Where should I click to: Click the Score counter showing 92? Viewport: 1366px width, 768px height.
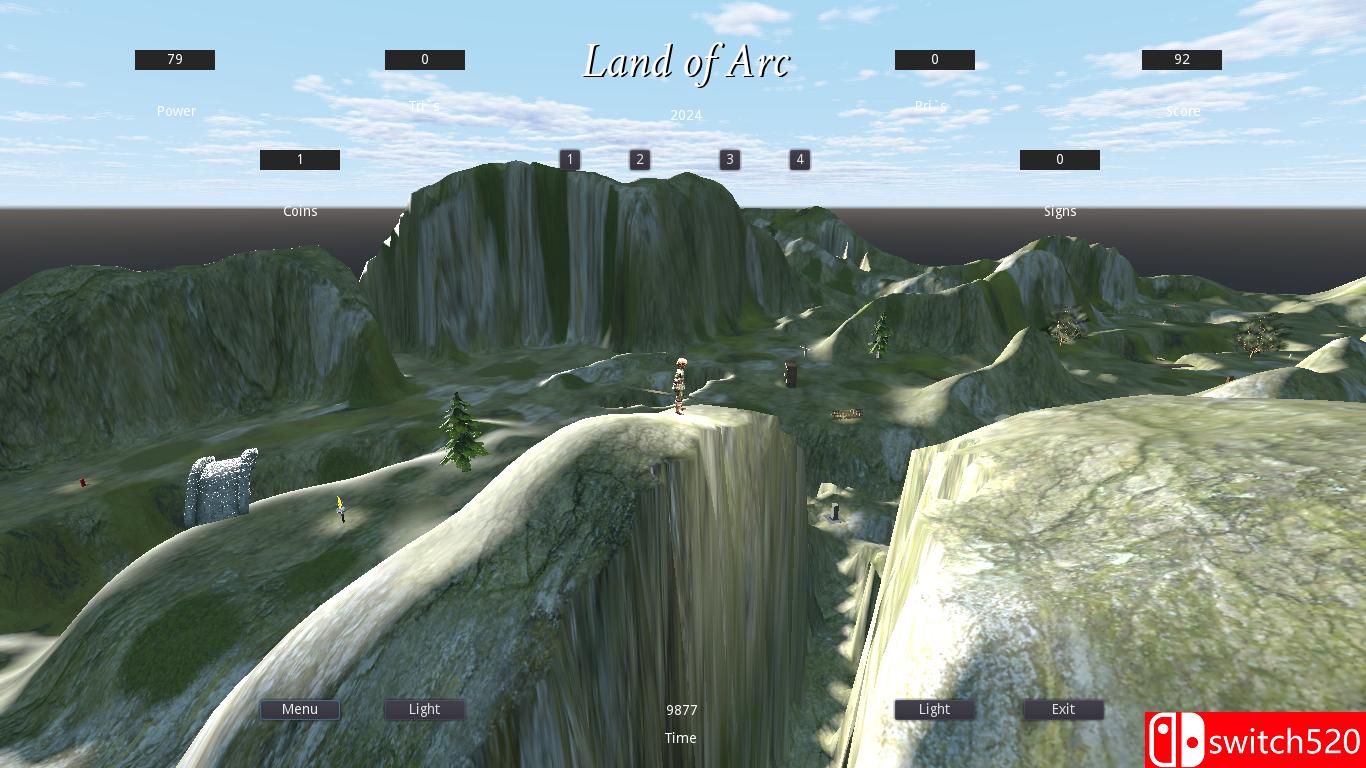pyautogui.click(x=1181, y=59)
